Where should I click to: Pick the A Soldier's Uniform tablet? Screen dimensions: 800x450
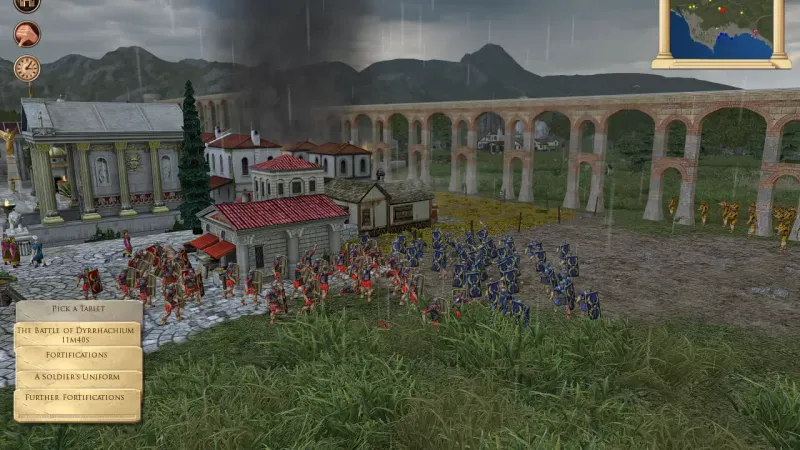point(78,377)
